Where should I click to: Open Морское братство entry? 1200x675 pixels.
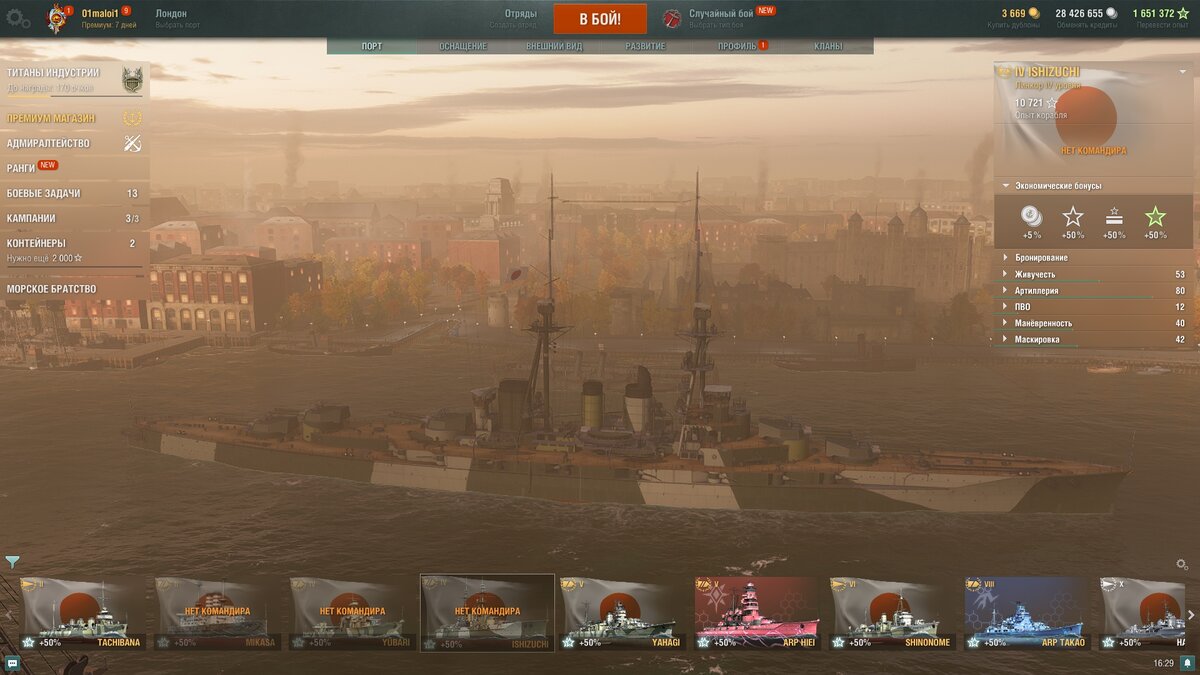[52, 289]
